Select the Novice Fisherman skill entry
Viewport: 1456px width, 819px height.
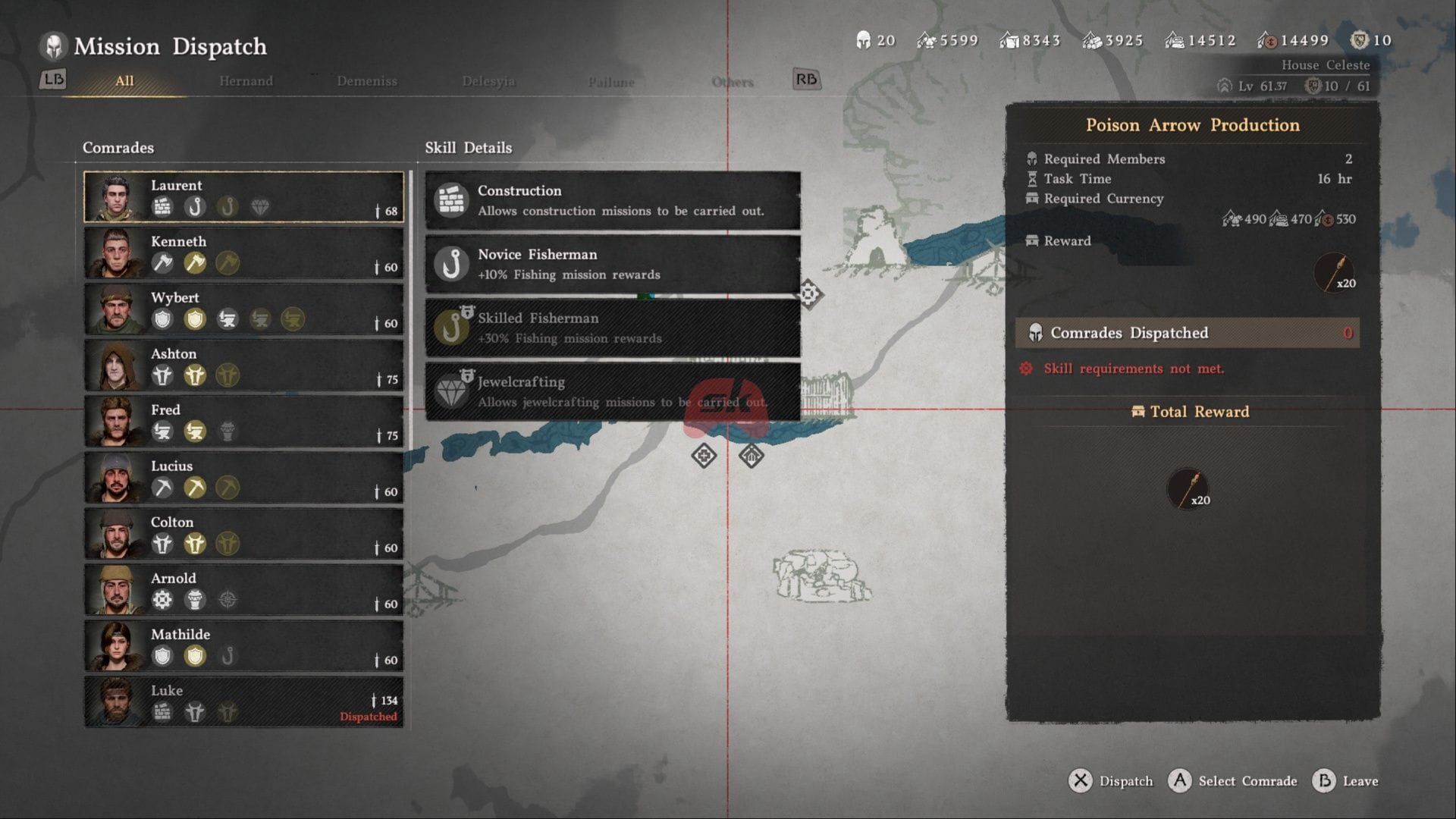point(613,264)
